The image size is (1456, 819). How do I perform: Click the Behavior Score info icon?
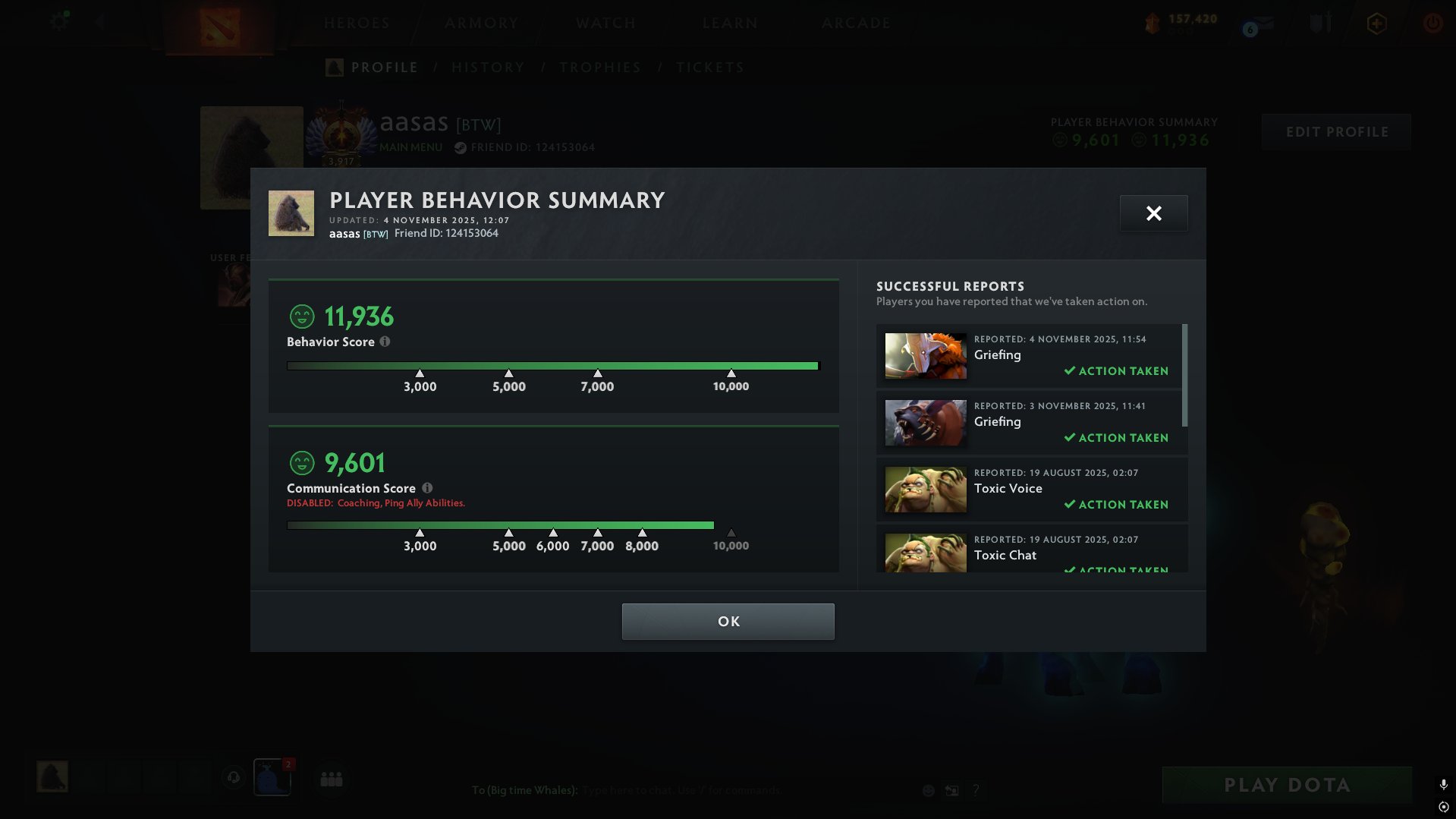(385, 342)
